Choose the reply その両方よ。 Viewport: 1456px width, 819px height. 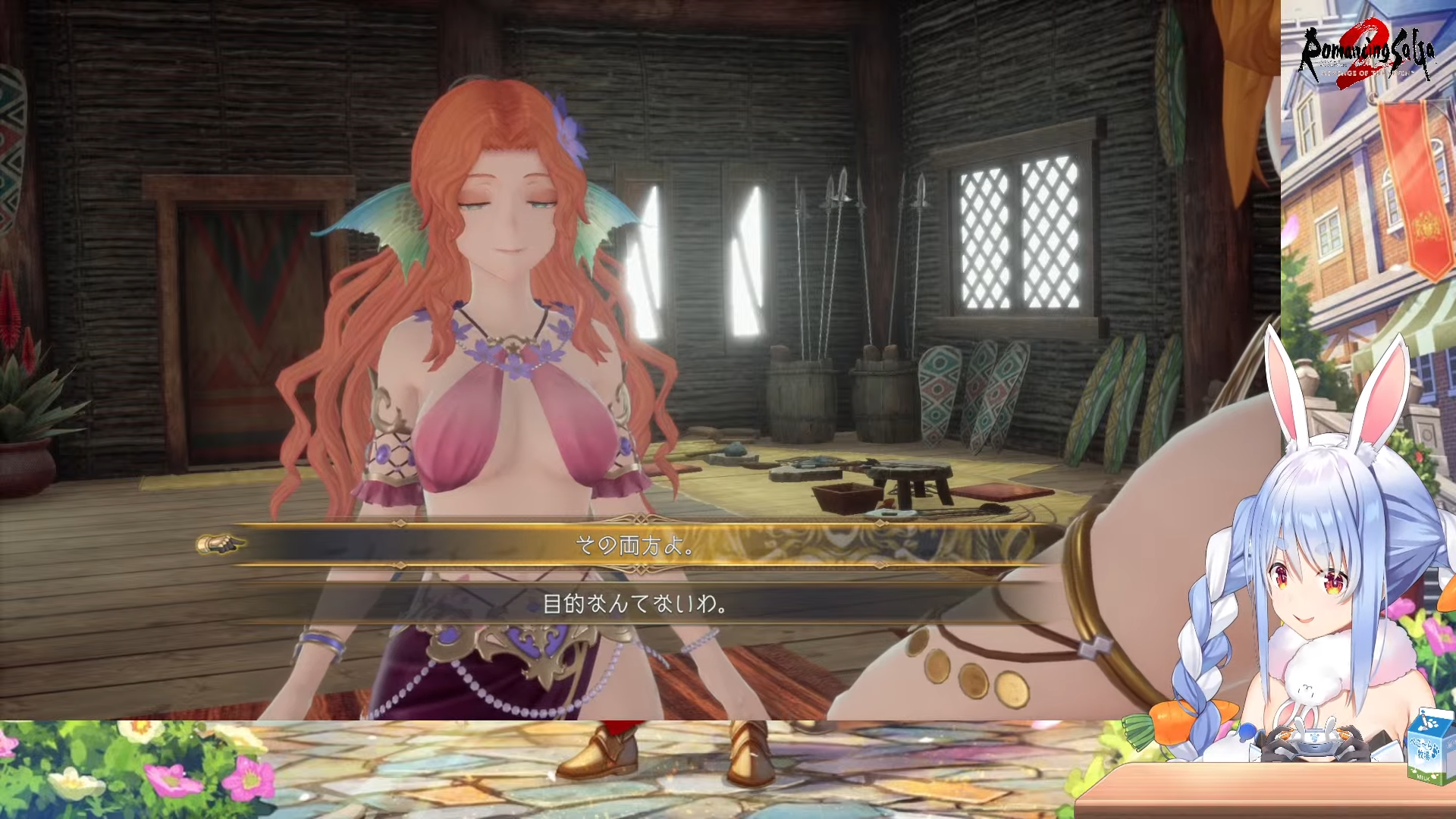pyautogui.click(x=634, y=544)
